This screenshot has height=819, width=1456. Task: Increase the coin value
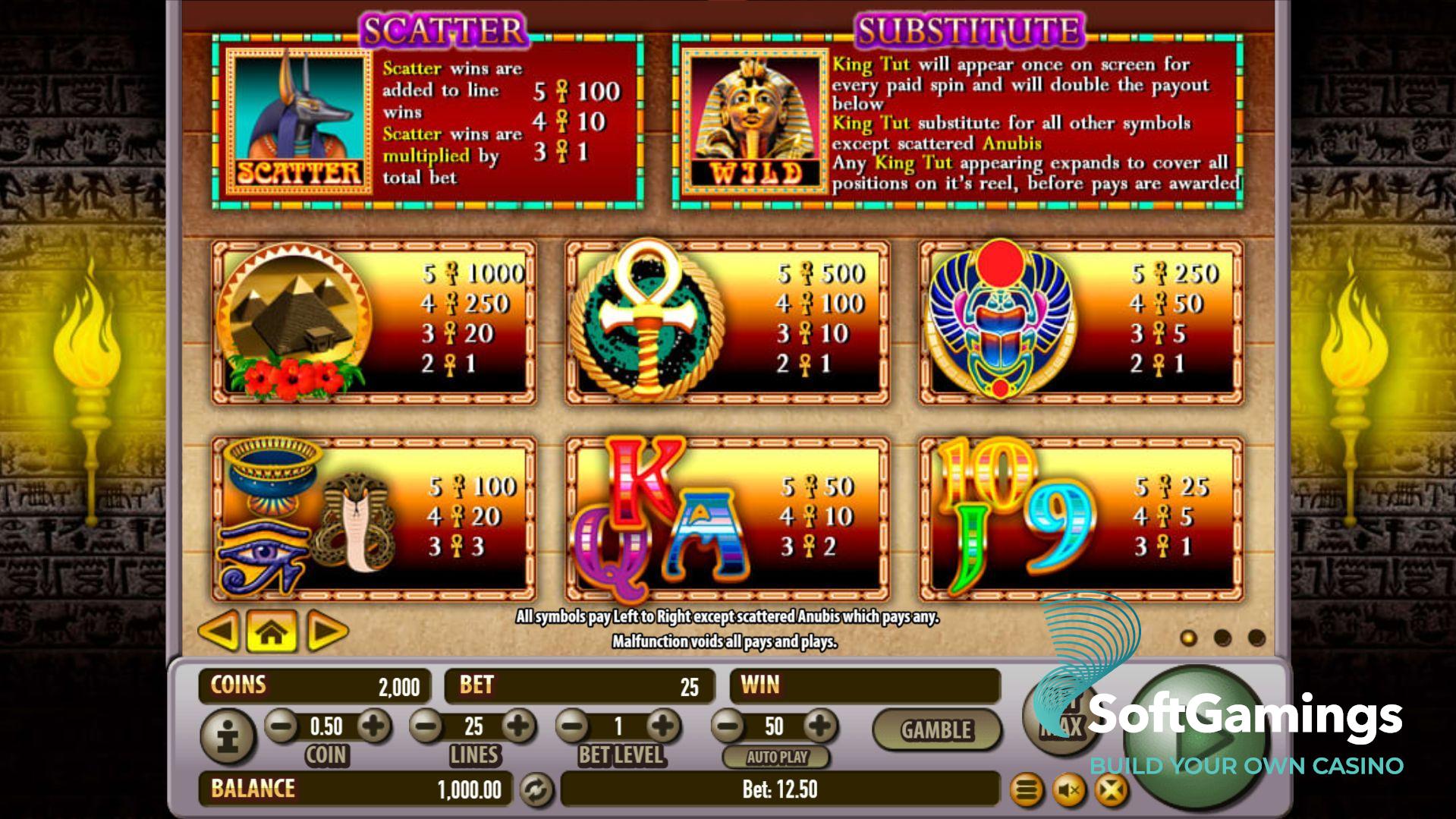point(373,726)
